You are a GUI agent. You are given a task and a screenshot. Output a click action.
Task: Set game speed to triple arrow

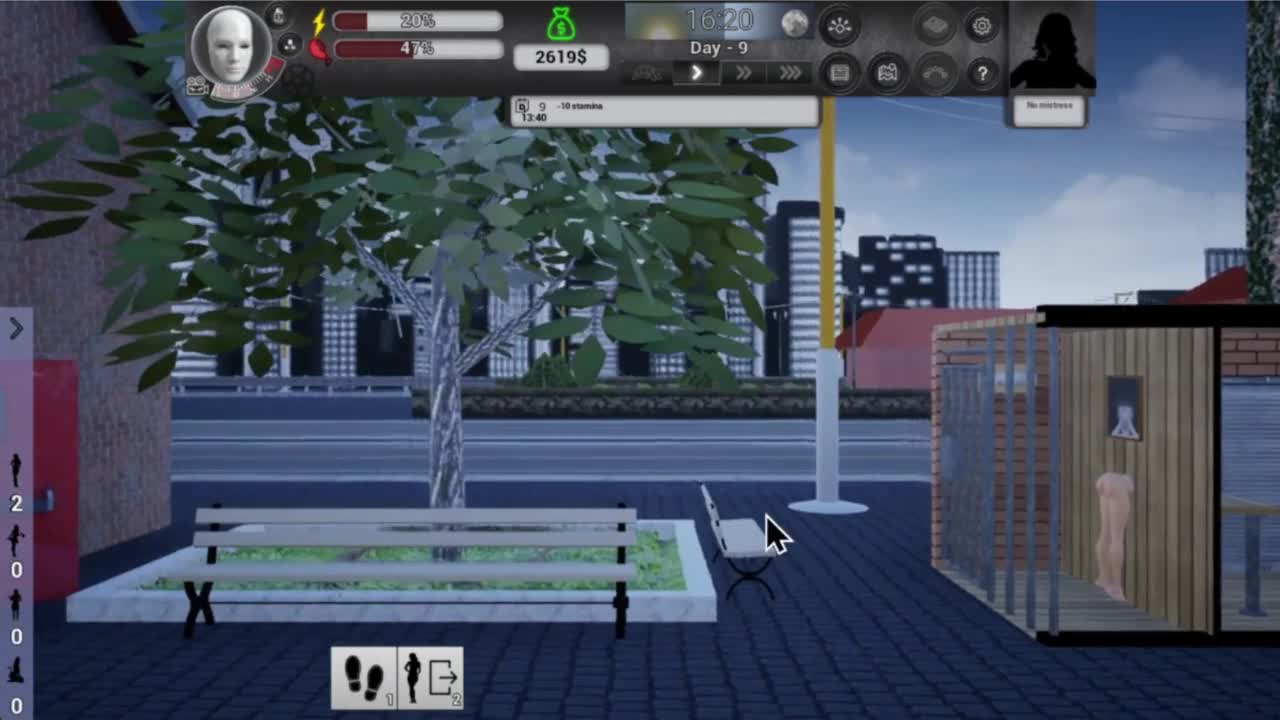tap(790, 72)
